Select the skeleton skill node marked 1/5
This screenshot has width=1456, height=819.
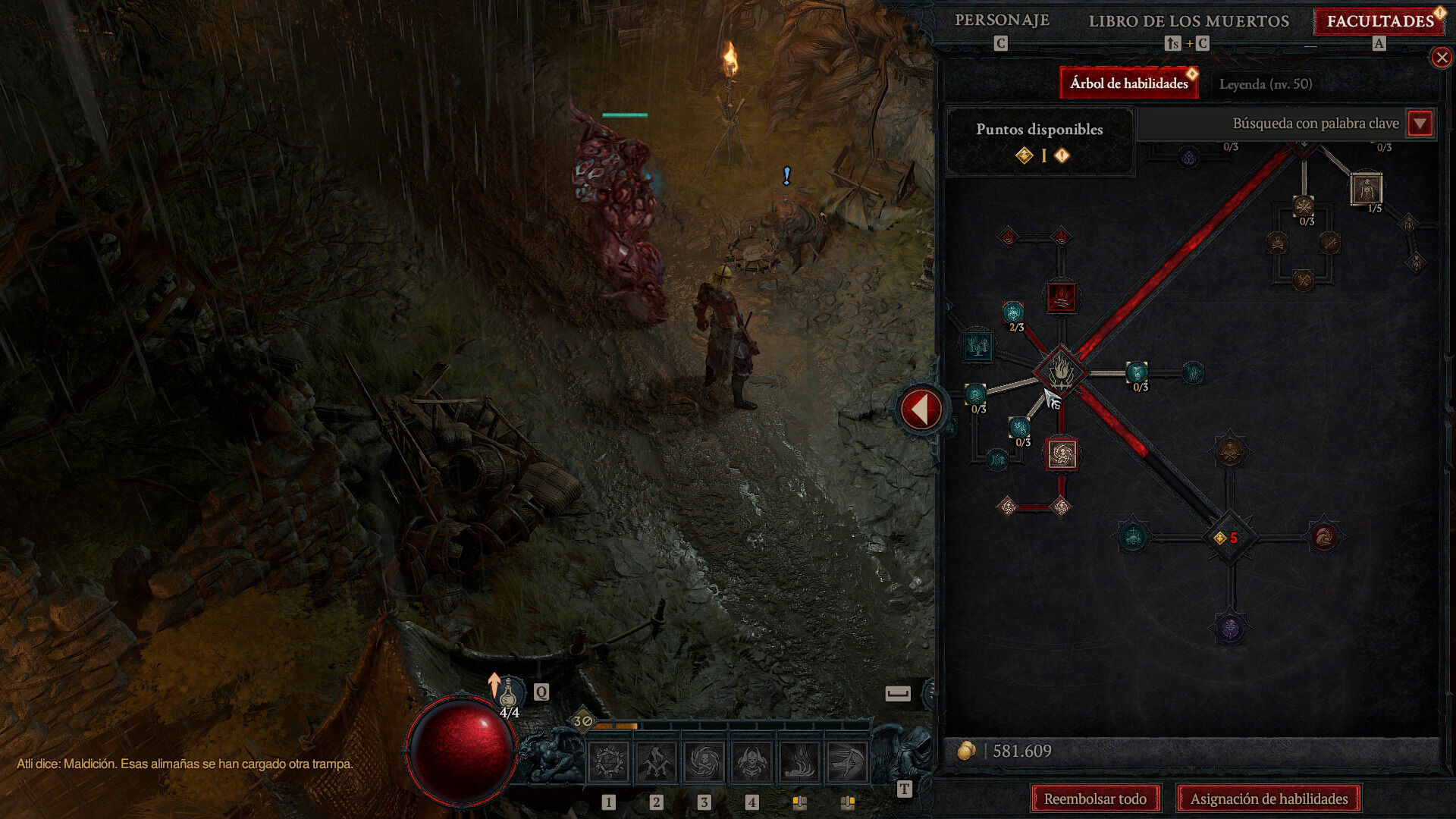[x=1366, y=189]
